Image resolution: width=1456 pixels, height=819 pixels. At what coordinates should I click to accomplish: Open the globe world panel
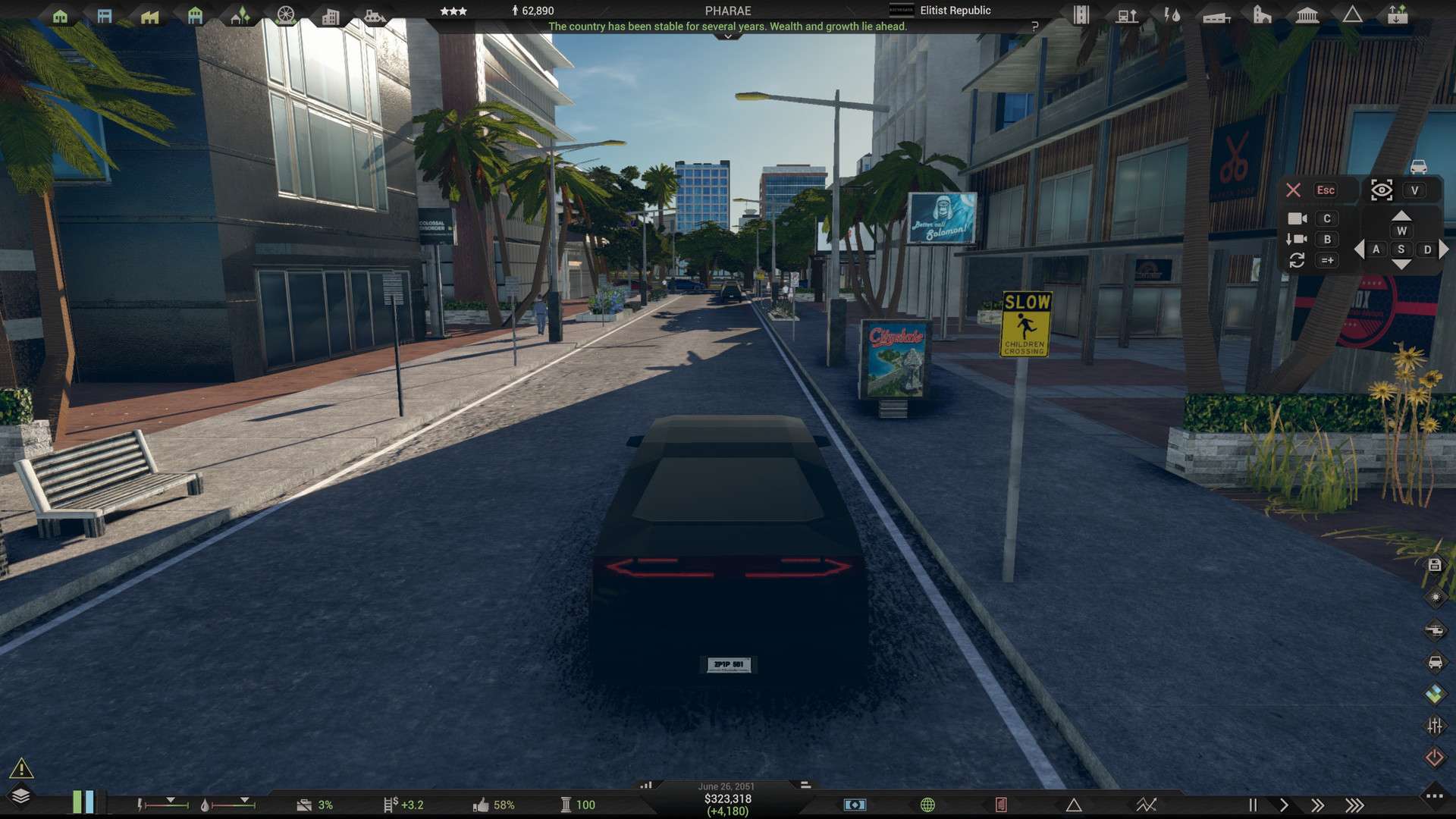tap(927, 805)
